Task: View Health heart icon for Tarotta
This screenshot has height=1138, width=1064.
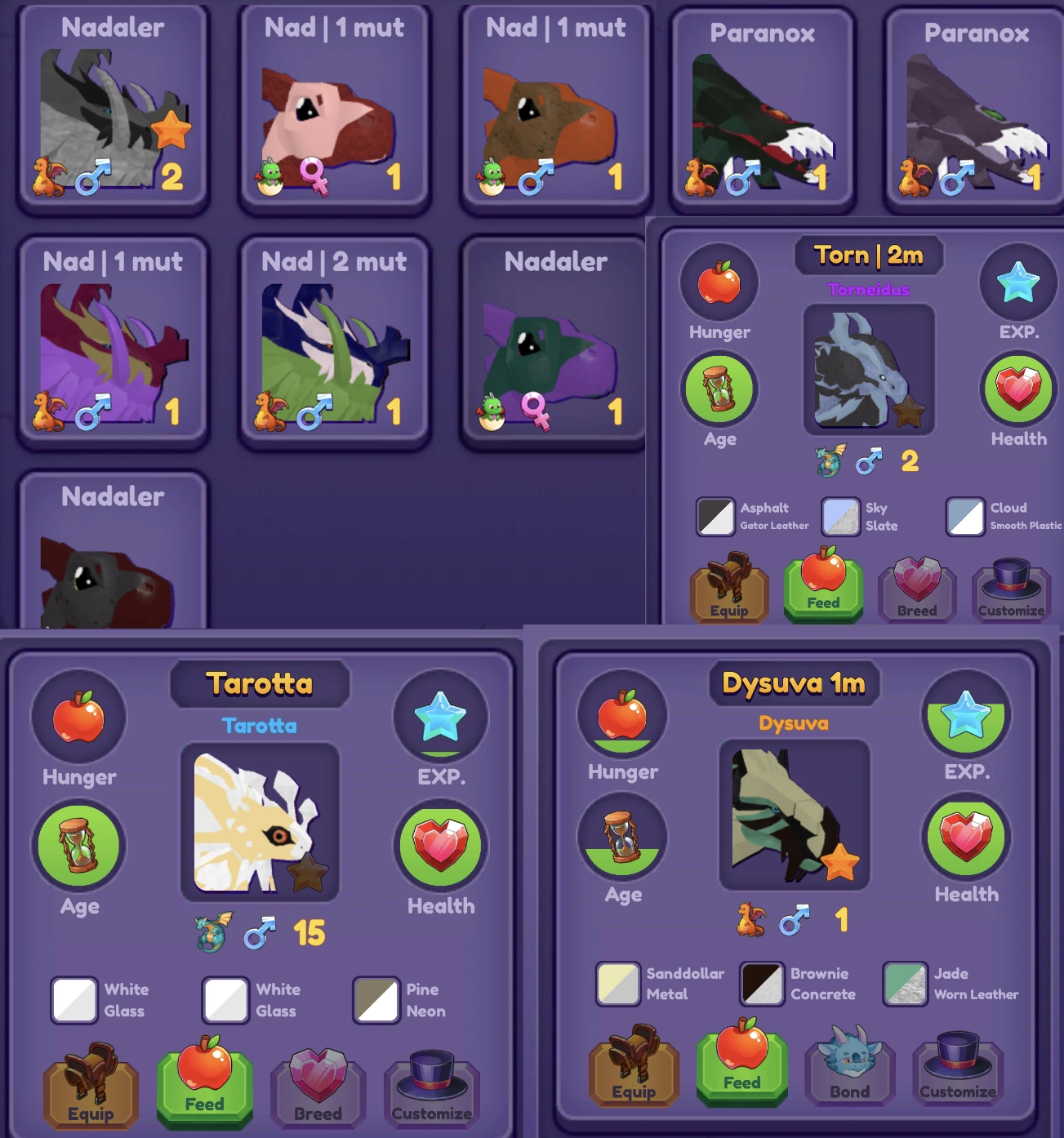Action: coord(440,845)
